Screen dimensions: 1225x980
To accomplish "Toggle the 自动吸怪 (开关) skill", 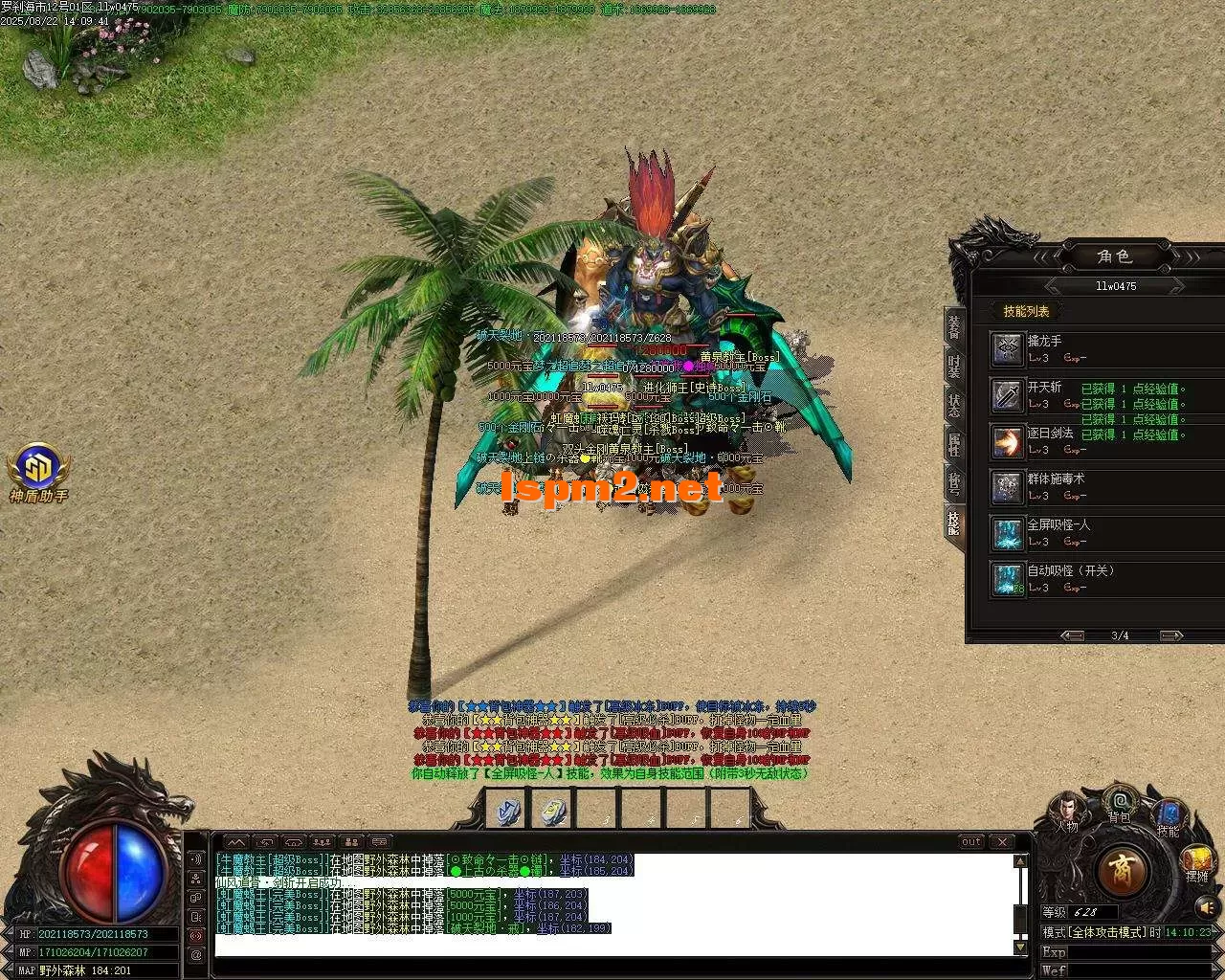I will coord(1007,578).
